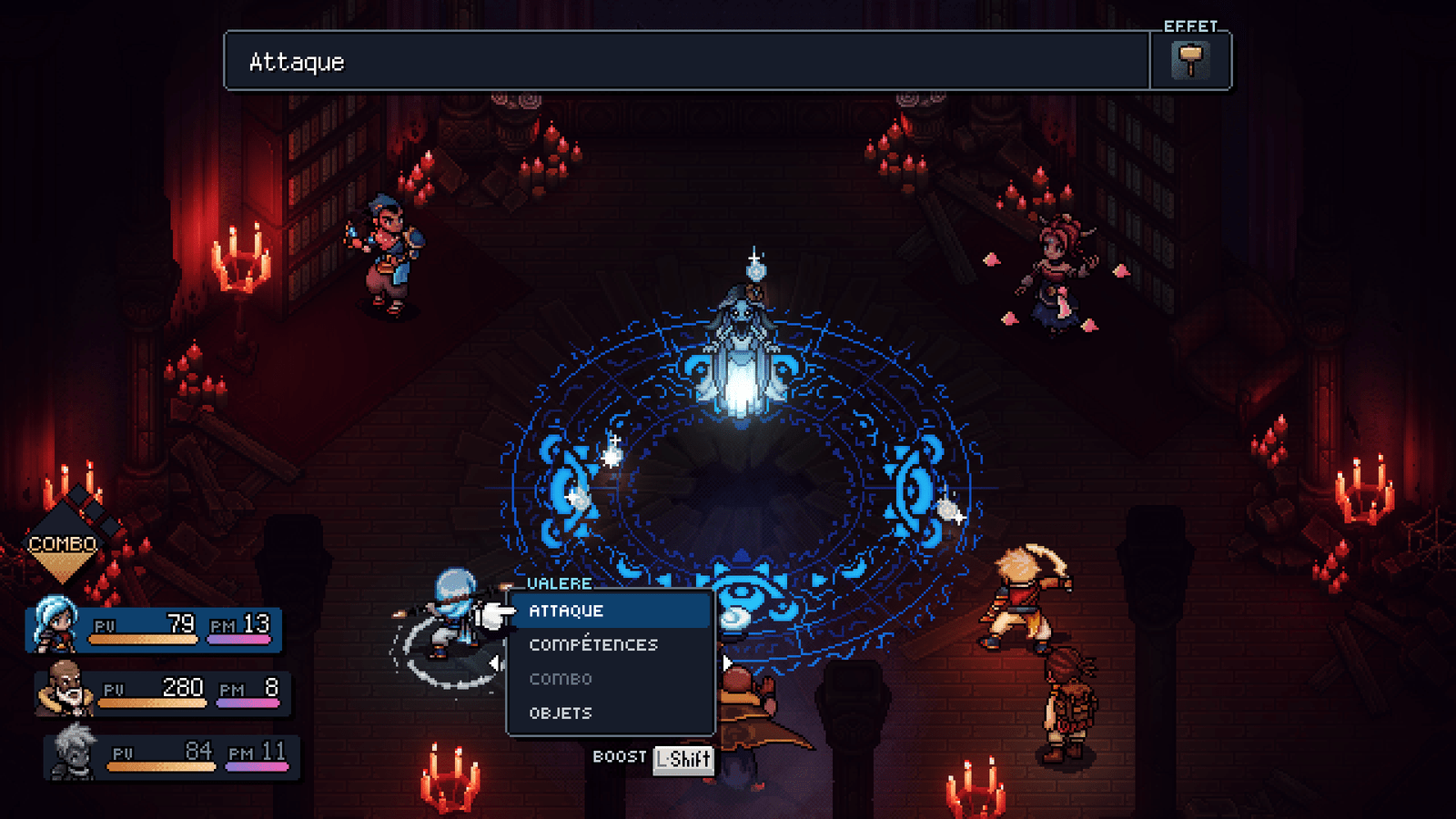Open the Compétences skill list

(593, 644)
